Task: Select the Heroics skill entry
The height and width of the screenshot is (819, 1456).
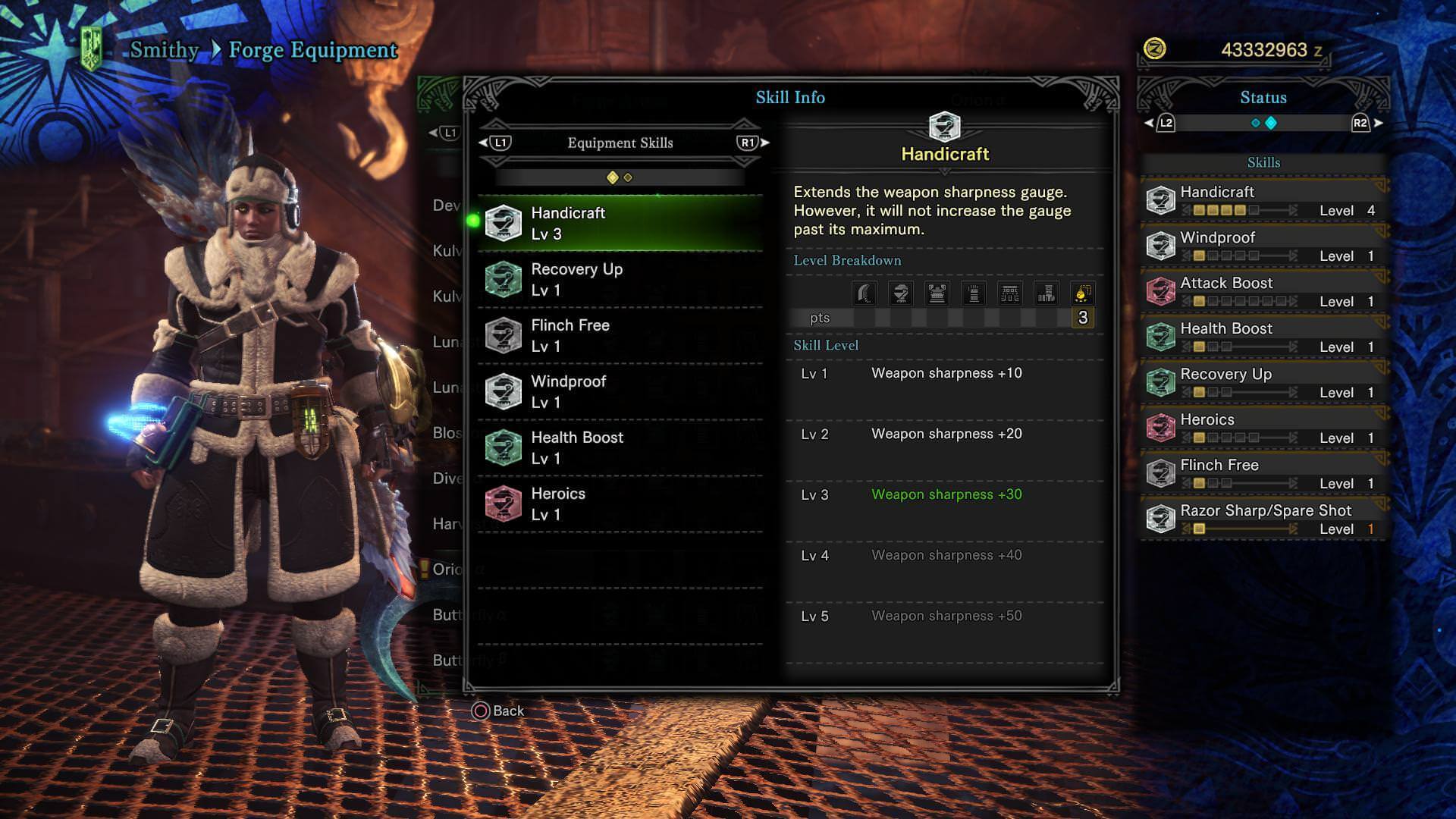Action: pos(620,504)
